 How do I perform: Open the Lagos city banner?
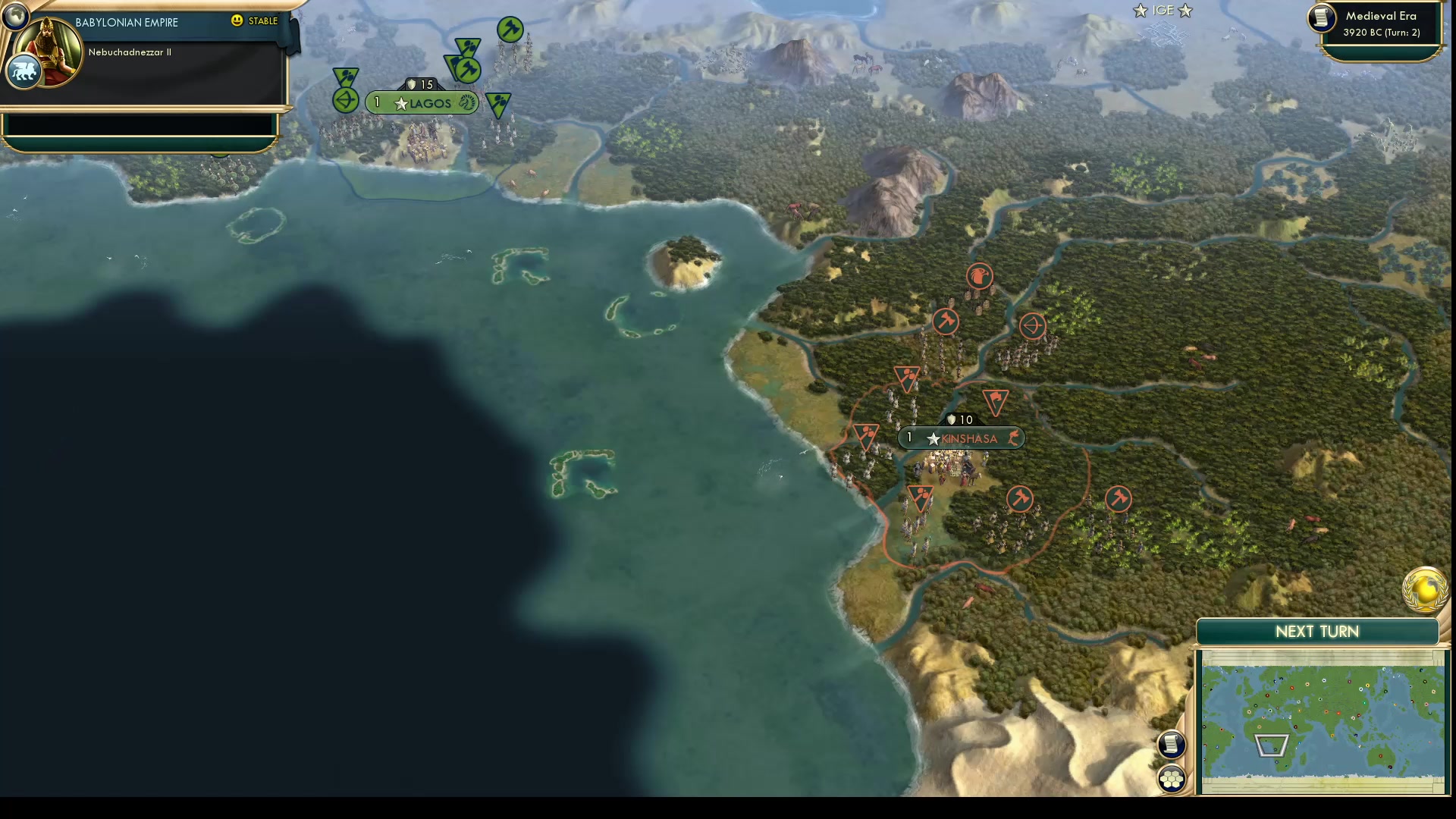[422, 103]
